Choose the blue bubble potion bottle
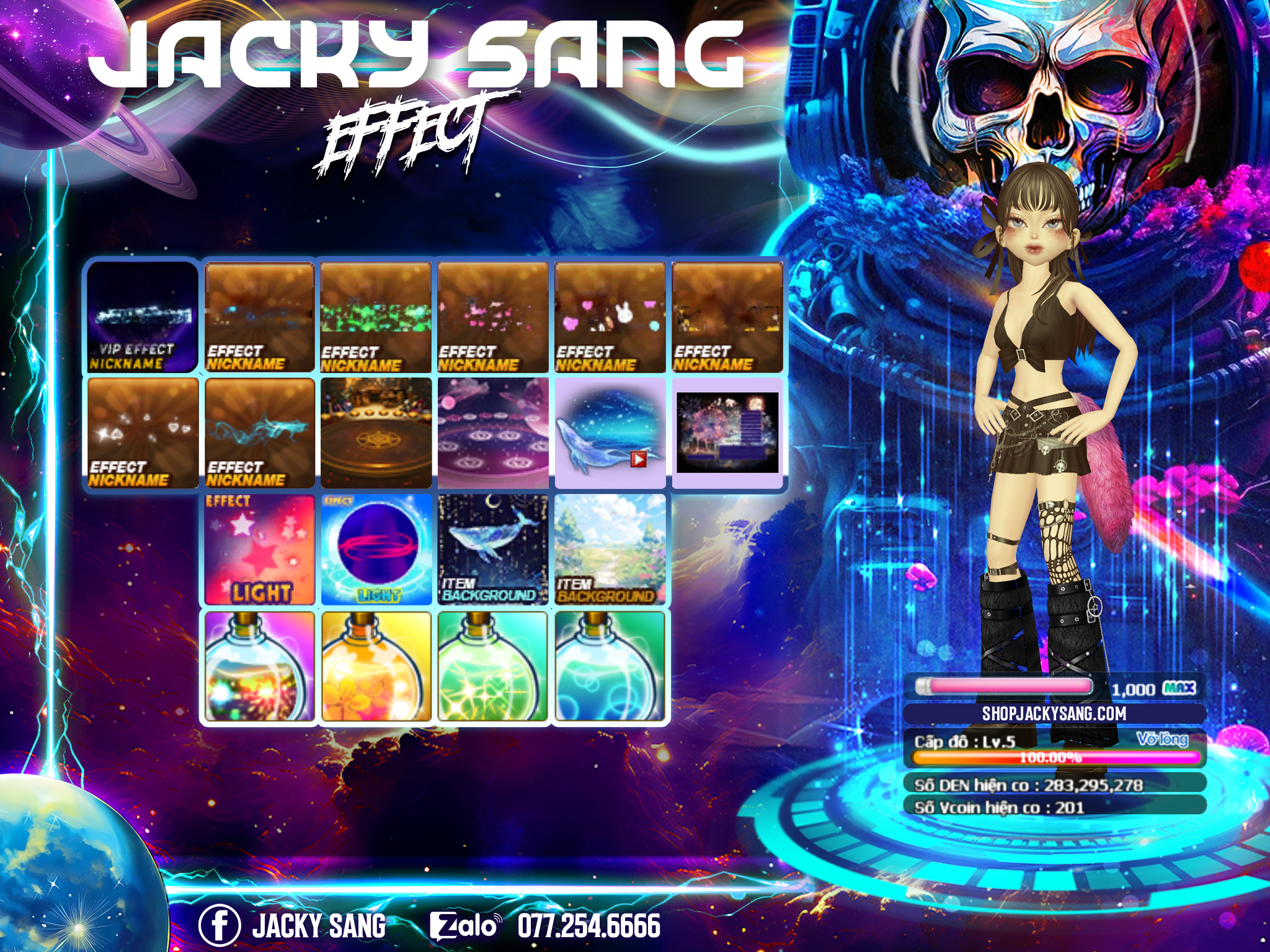The width and height of the screenshot is (1270, 952). 610,667
